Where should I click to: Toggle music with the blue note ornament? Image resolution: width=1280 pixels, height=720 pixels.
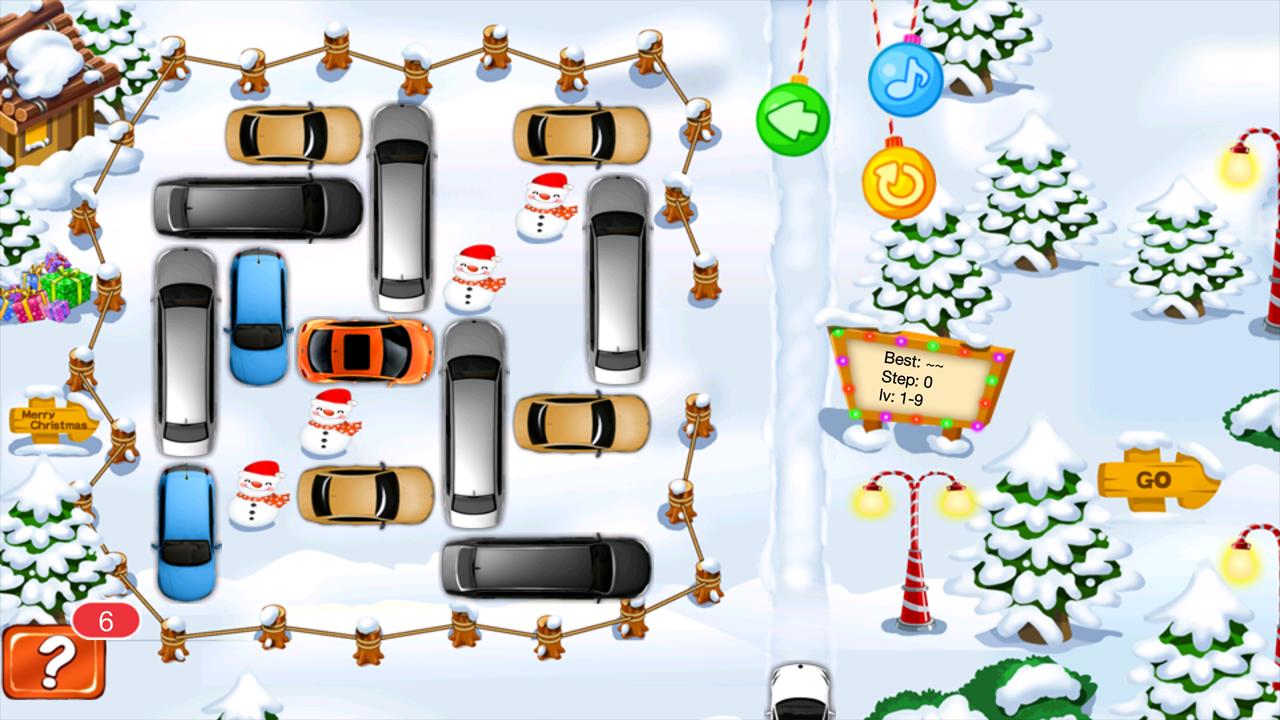pos(905,79)
